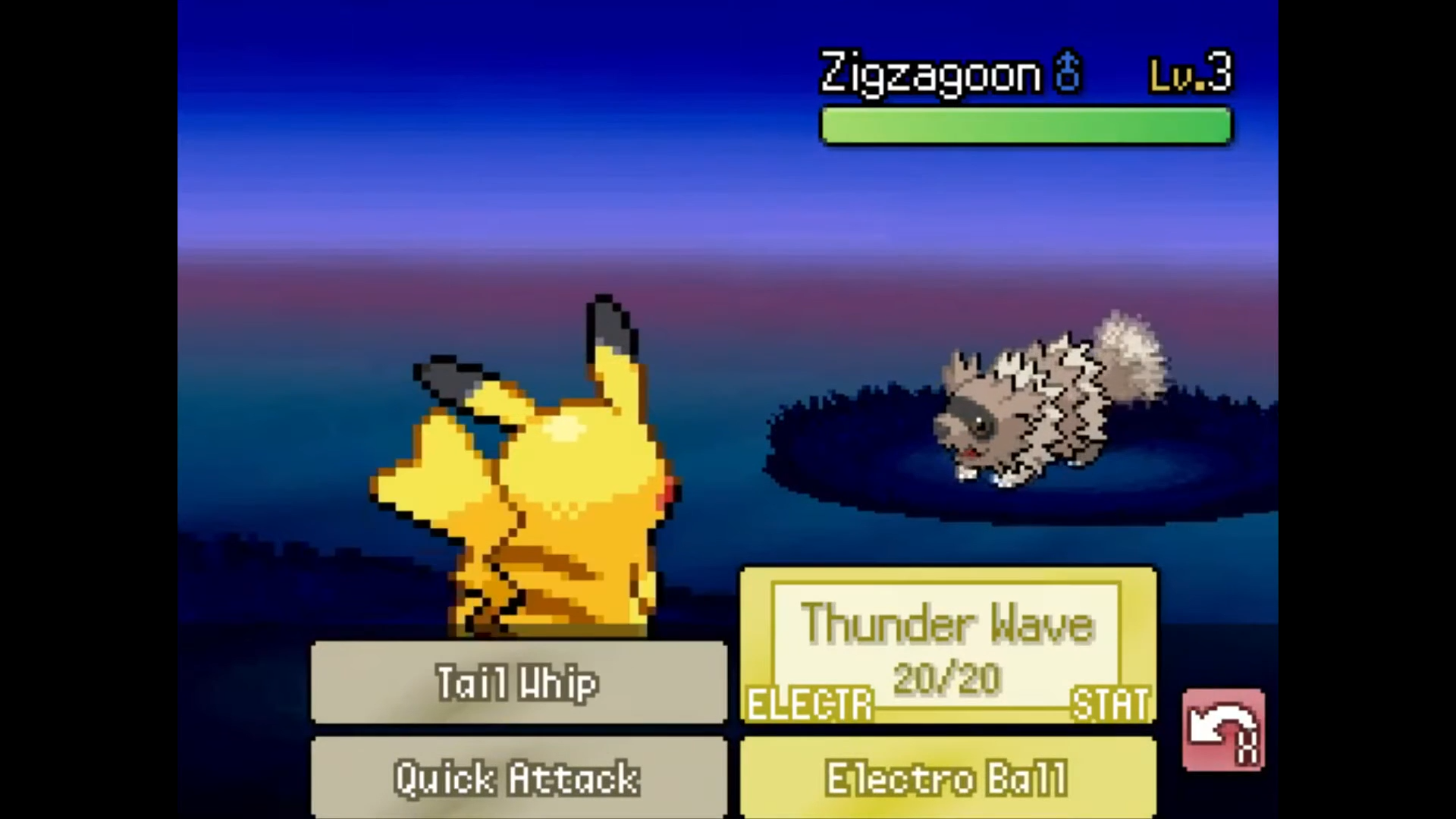Click the 20/20 PP counter
The width and height of the screenshot is (1456, 819).
[946, 677]
